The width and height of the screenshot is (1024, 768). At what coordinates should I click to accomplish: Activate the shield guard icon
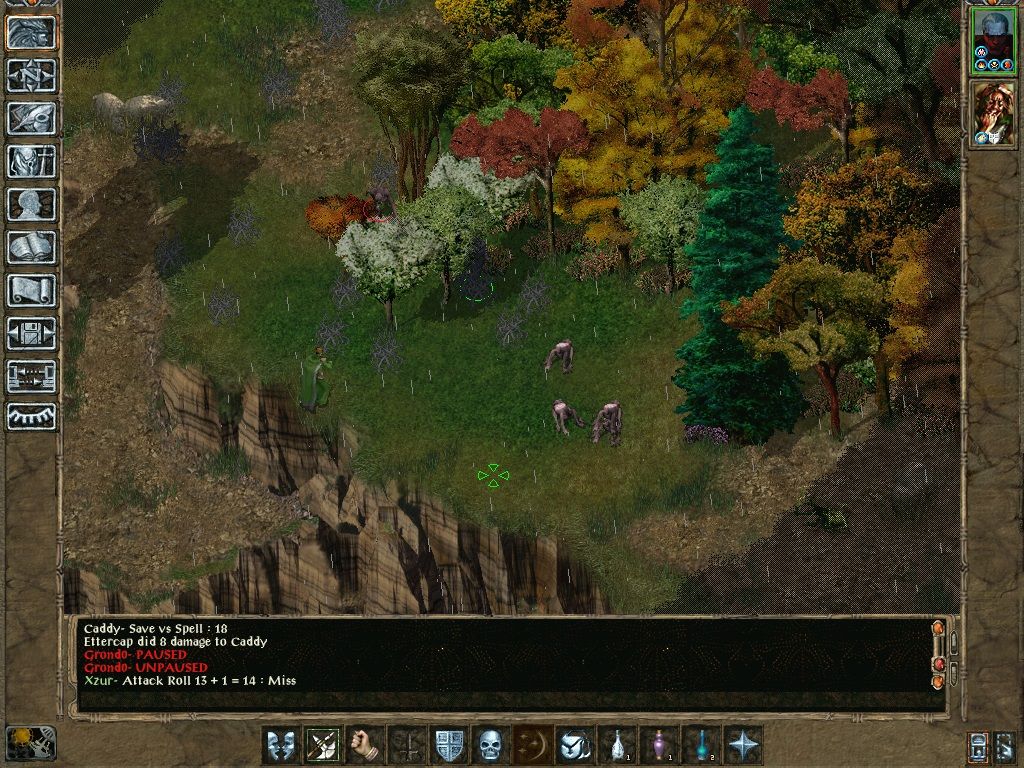[448, 745]
